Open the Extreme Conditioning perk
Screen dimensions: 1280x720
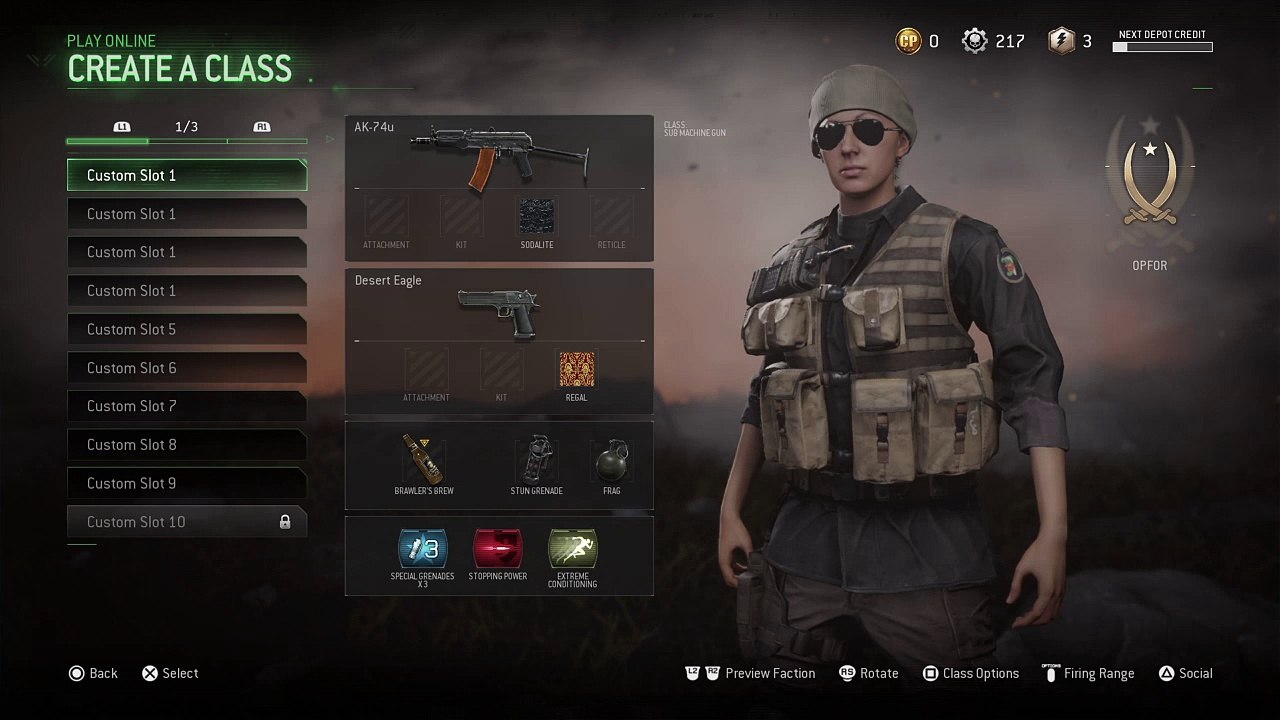click(573, 550)
